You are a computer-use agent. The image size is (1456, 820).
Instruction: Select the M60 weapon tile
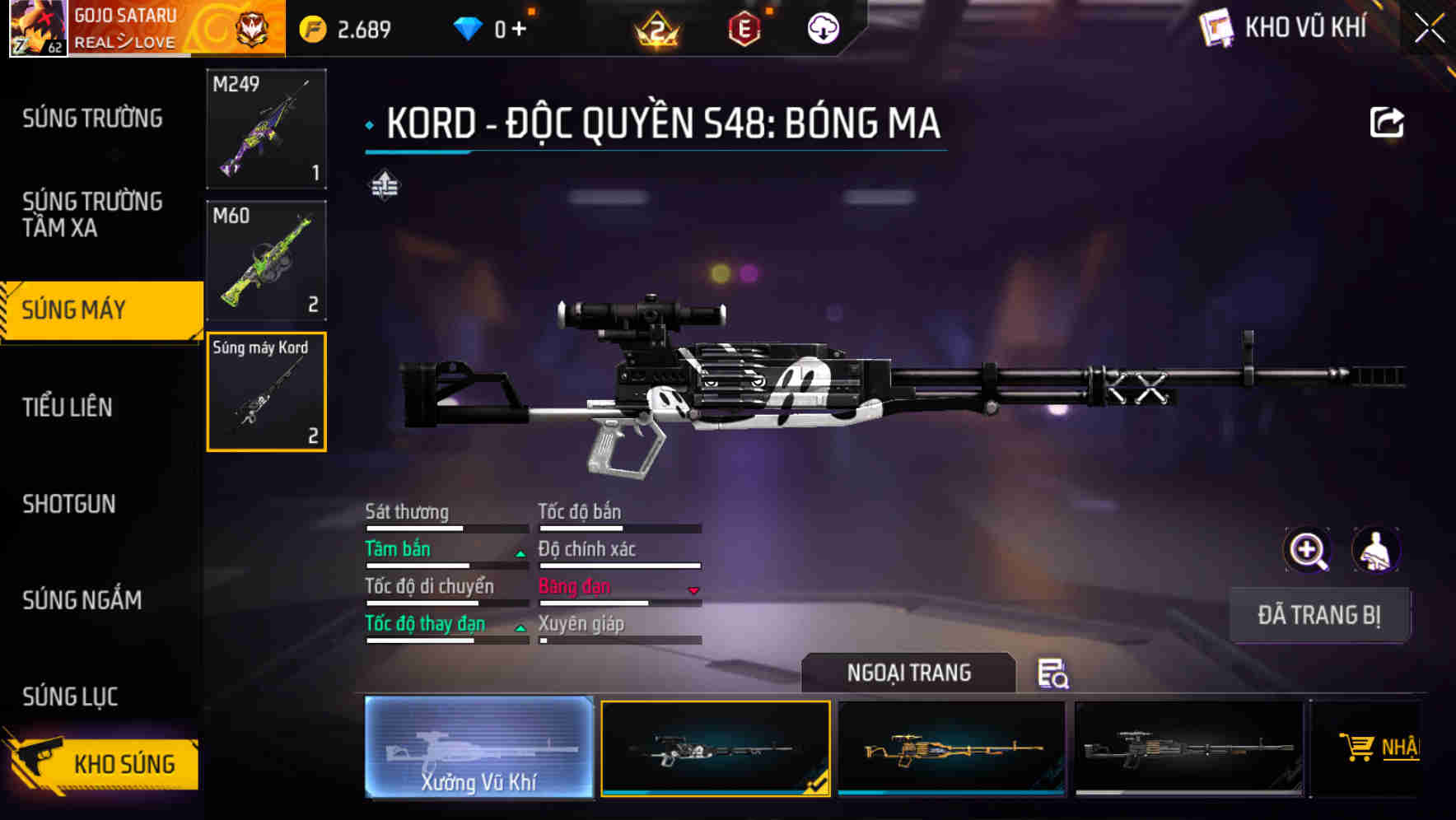point(266,260)
